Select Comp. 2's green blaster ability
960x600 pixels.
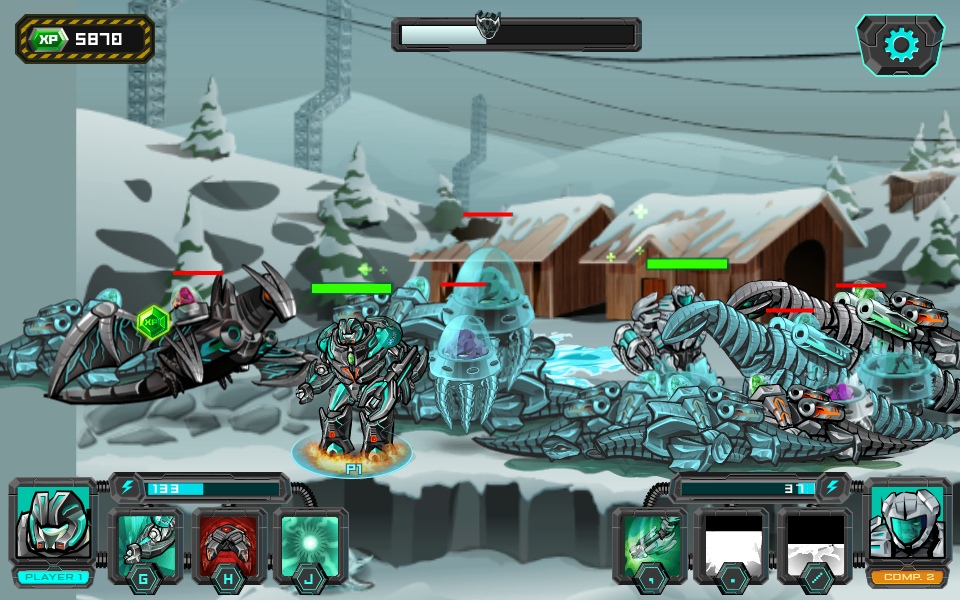[x=650, y=542]
